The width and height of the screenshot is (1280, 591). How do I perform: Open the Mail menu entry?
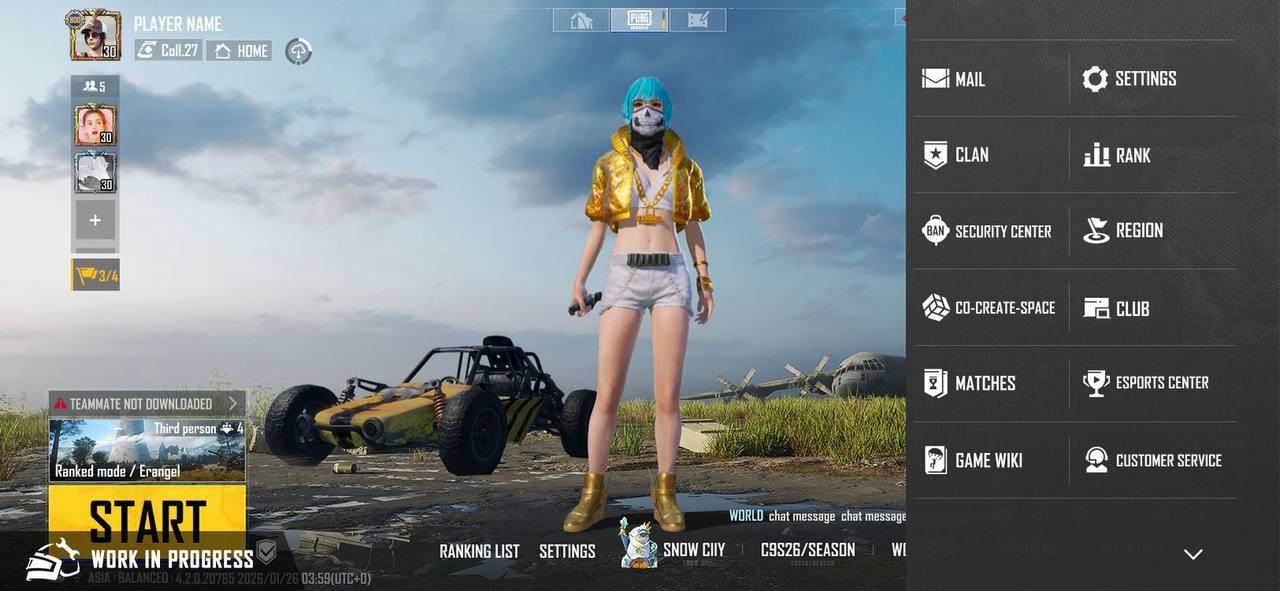pyautogui.click(x=954, y=79)
